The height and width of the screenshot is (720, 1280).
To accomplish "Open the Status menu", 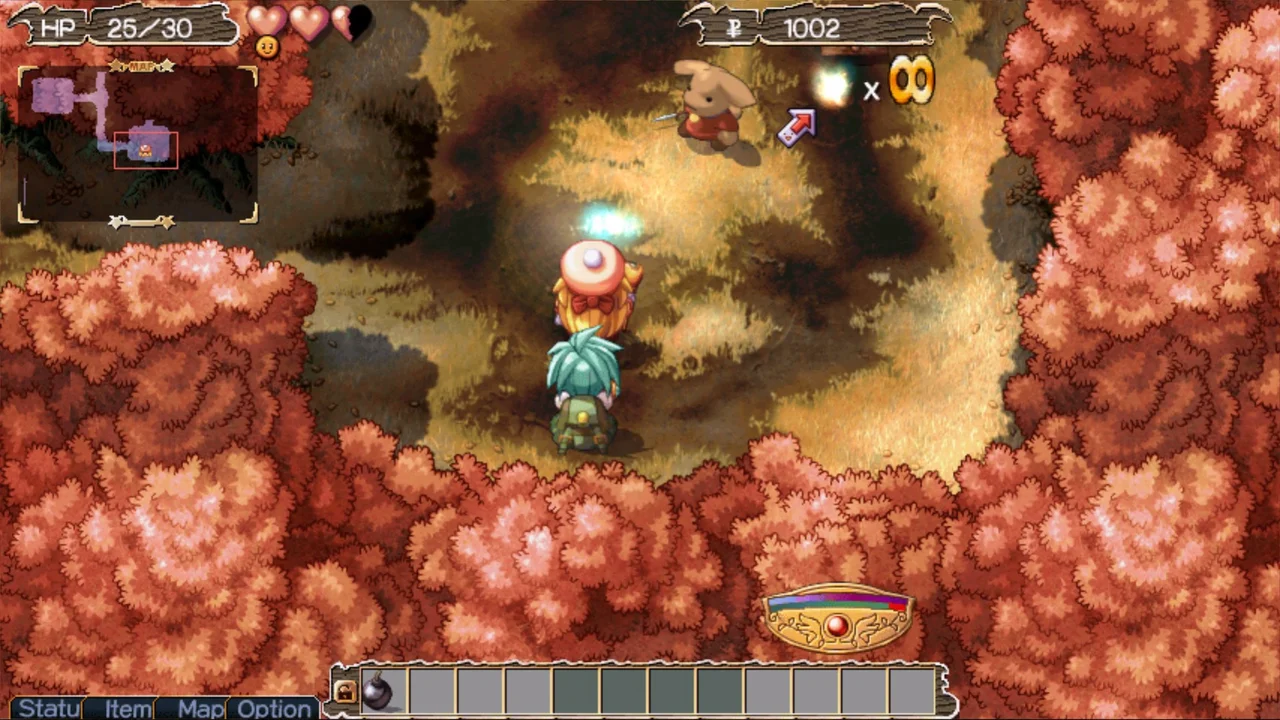I will [45, 709].
